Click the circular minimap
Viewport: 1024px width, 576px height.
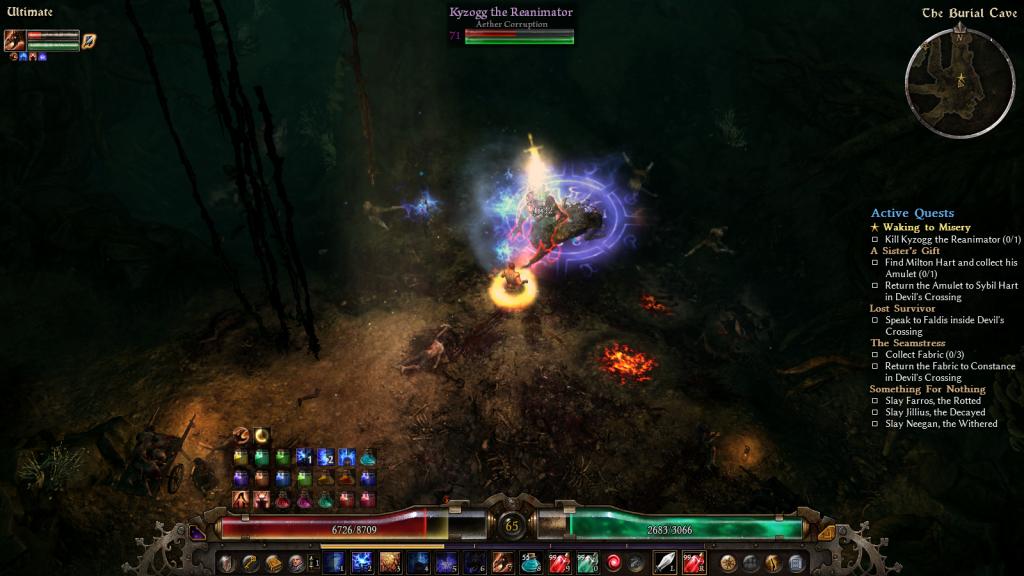[x=959, y=82]
